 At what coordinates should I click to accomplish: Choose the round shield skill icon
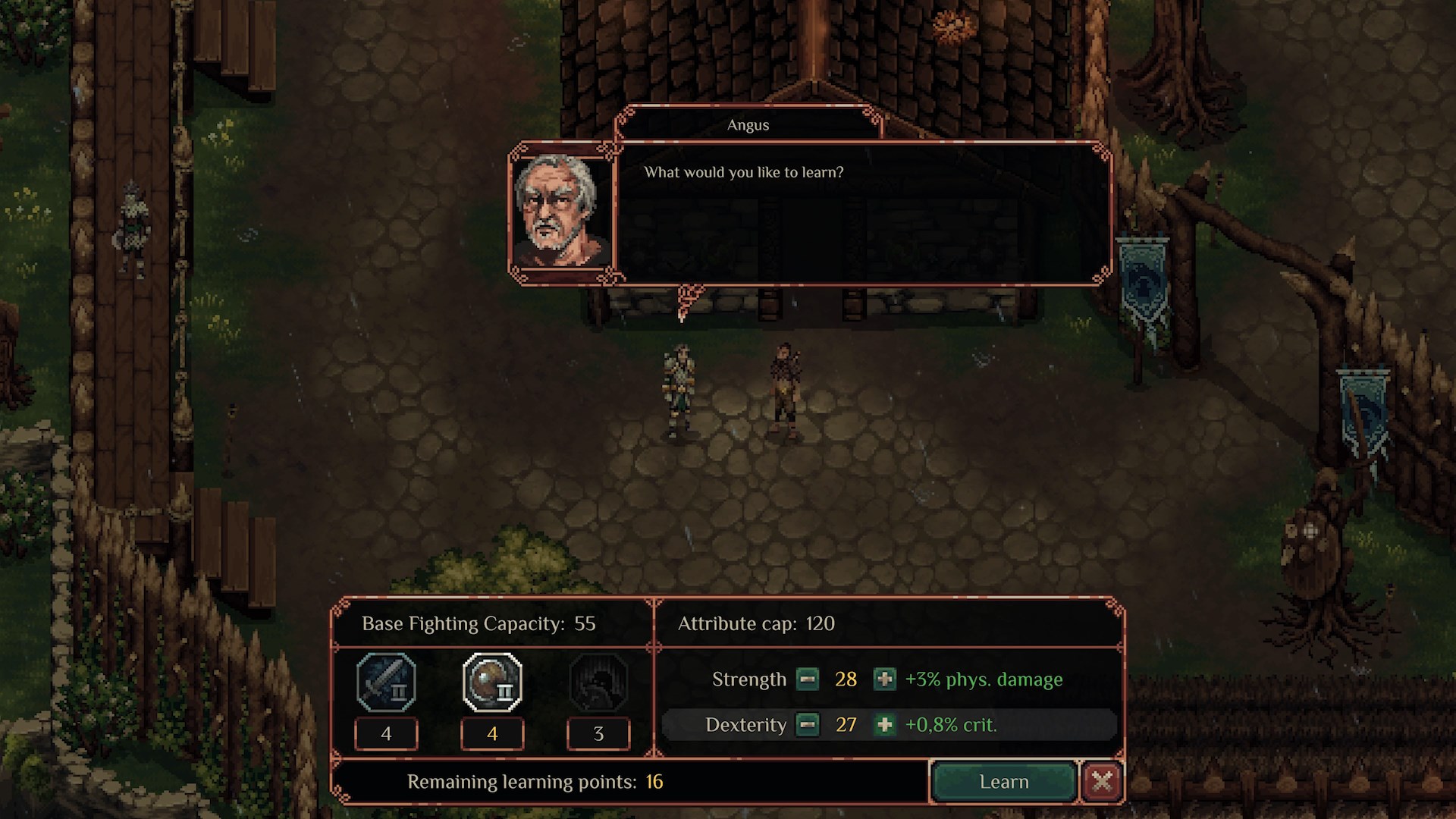[x=492, y=682]
